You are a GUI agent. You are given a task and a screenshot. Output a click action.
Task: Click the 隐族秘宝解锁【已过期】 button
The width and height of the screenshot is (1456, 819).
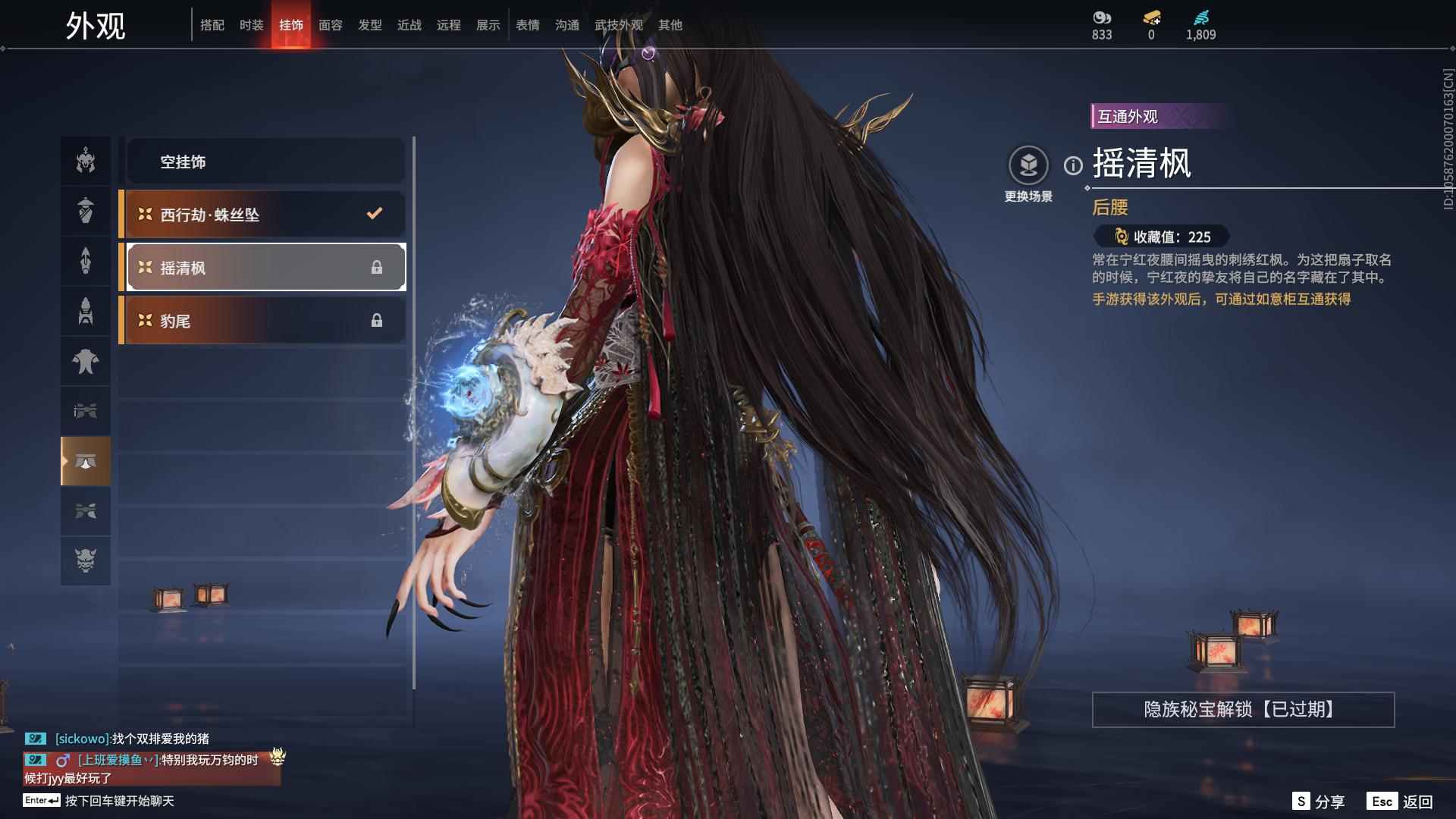click(1241, 710)
